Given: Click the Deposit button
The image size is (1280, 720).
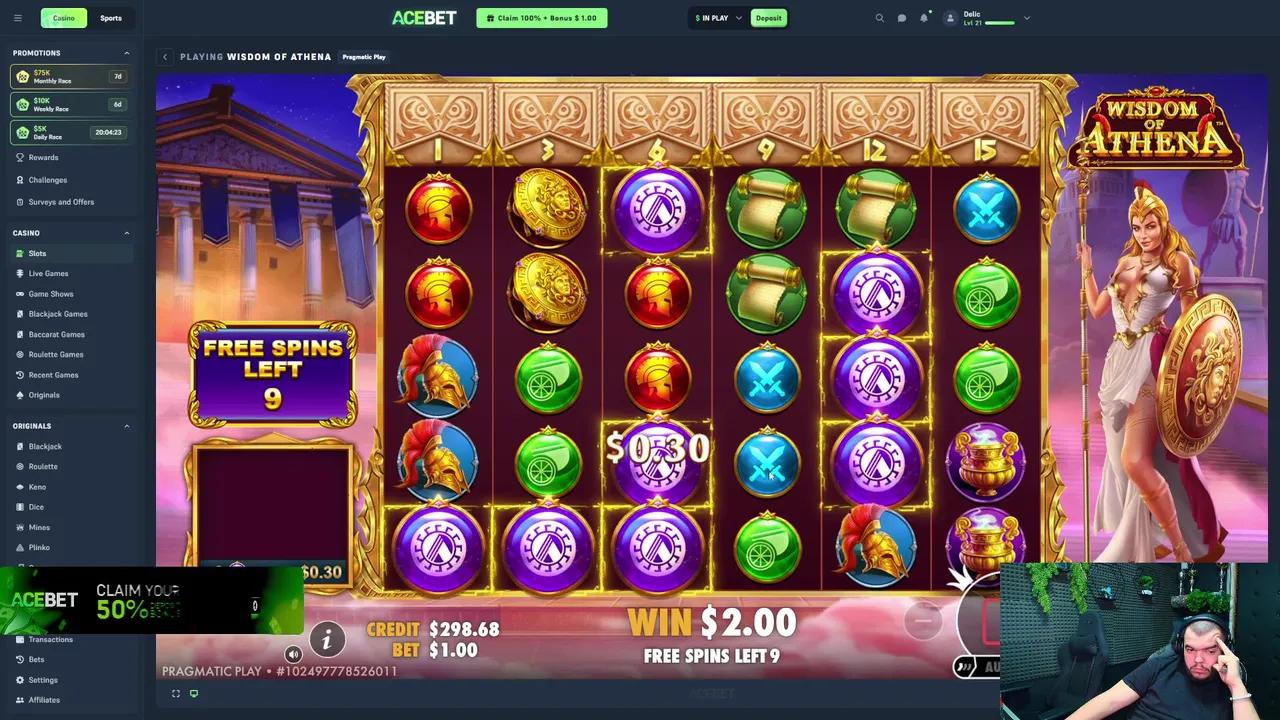Looking at the screenshot, I should (768, 17).
